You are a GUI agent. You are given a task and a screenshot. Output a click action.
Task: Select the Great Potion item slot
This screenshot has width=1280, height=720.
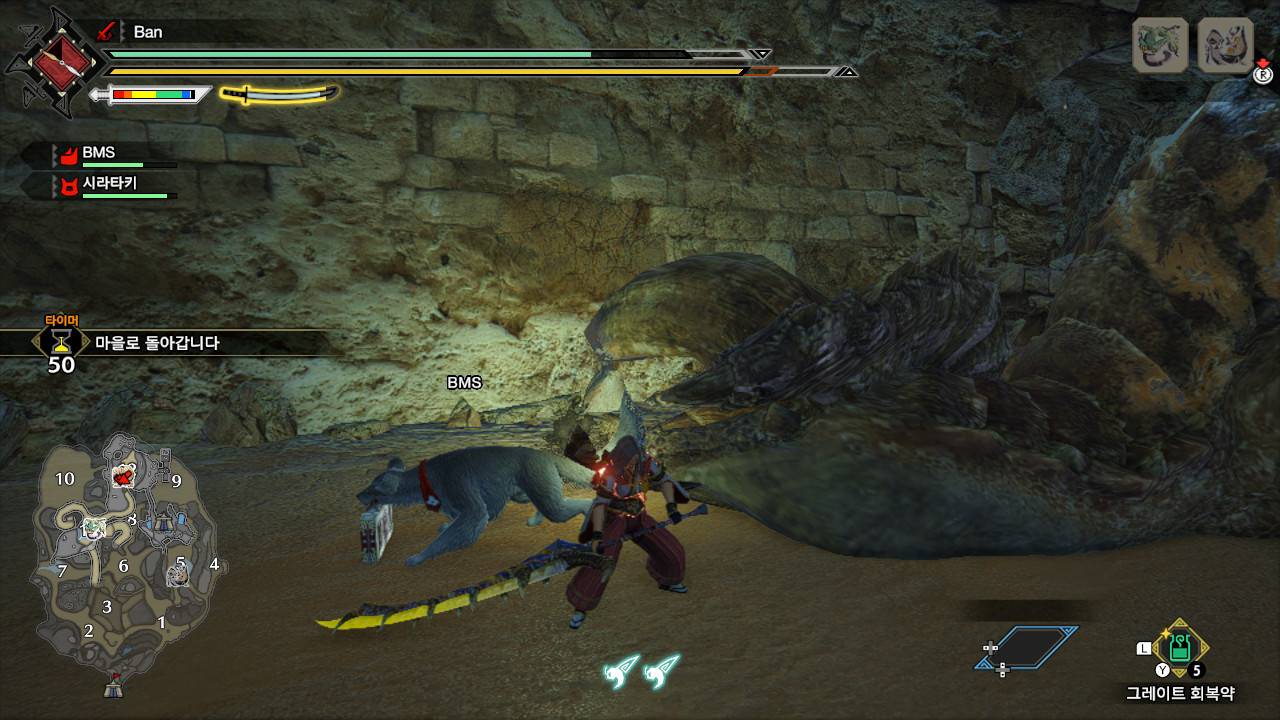coord(1180,647)
